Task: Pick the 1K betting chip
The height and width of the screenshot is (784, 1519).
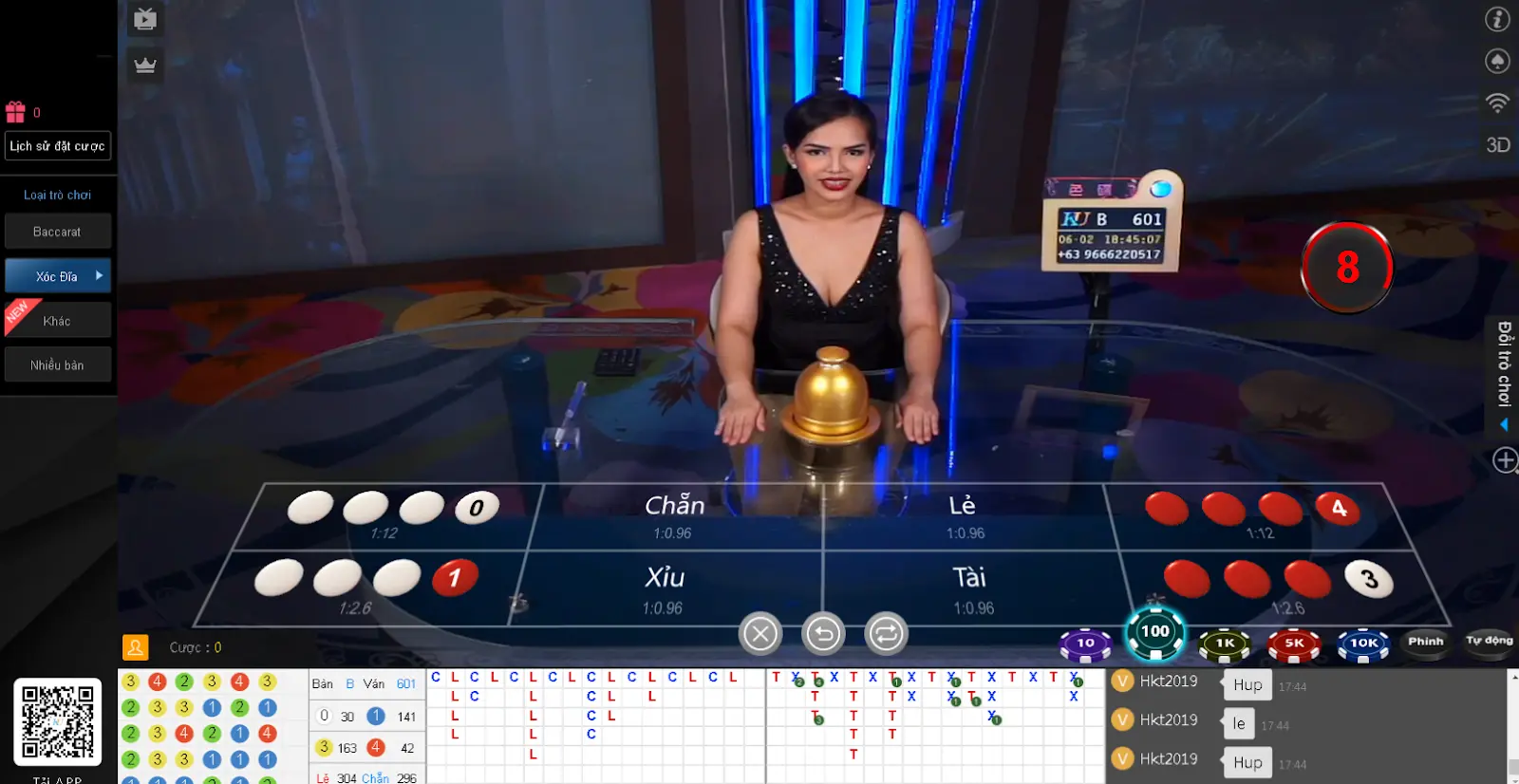Action: (1225, 644)
